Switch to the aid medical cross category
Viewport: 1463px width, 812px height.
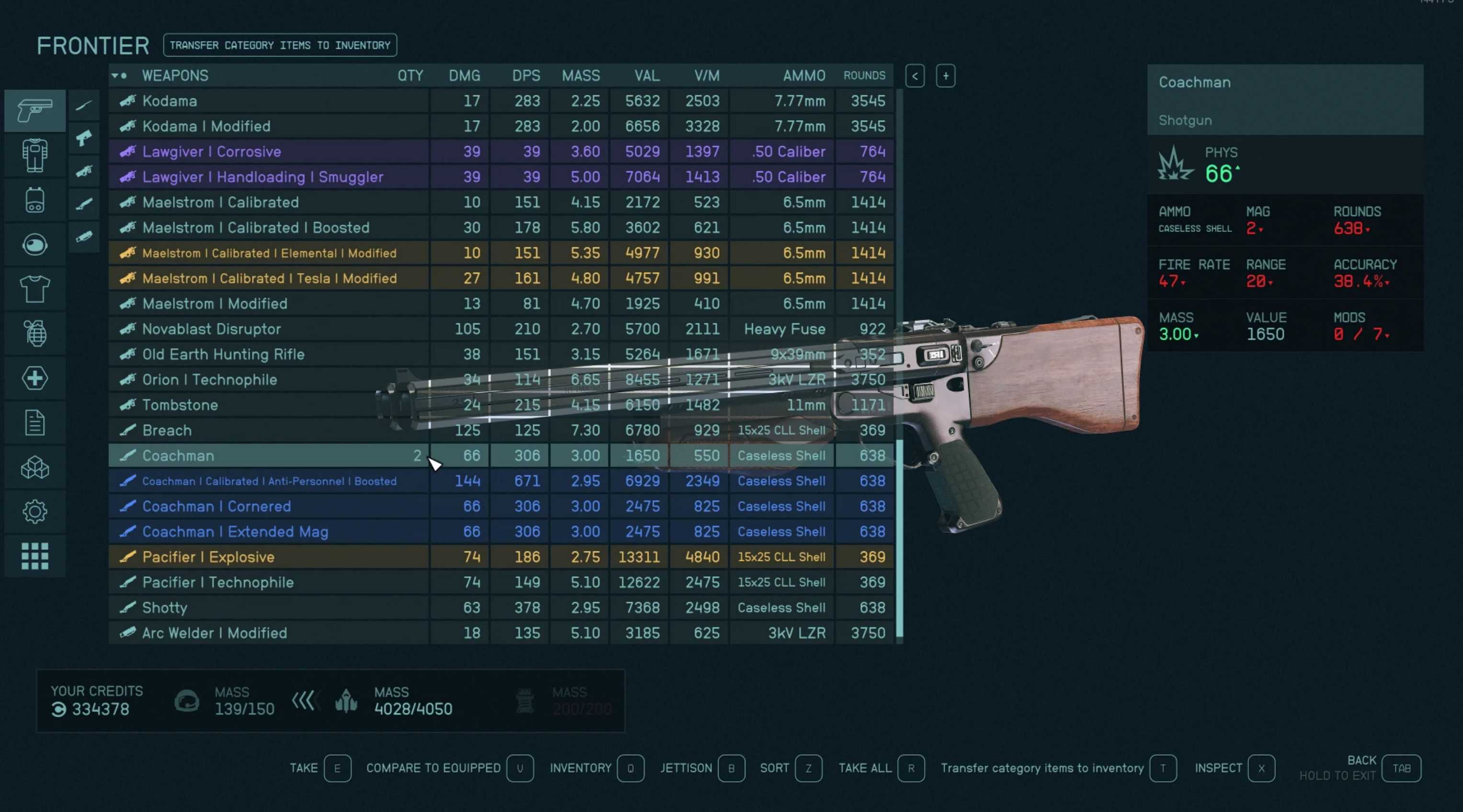click(x=34, y=378)
